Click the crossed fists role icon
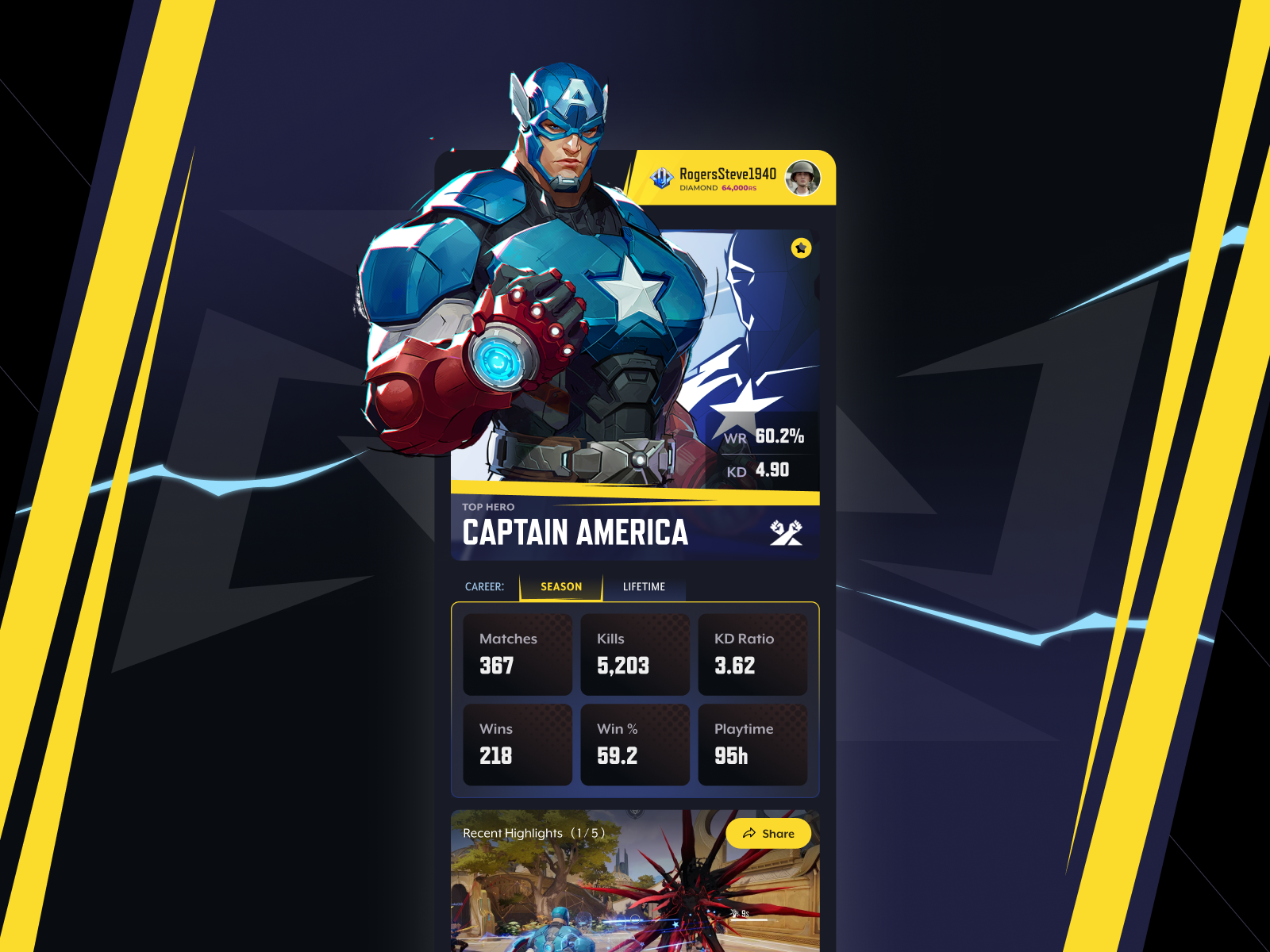This screenshot has width=1270, height=952. pyautogui.click(x=786, y=533)
